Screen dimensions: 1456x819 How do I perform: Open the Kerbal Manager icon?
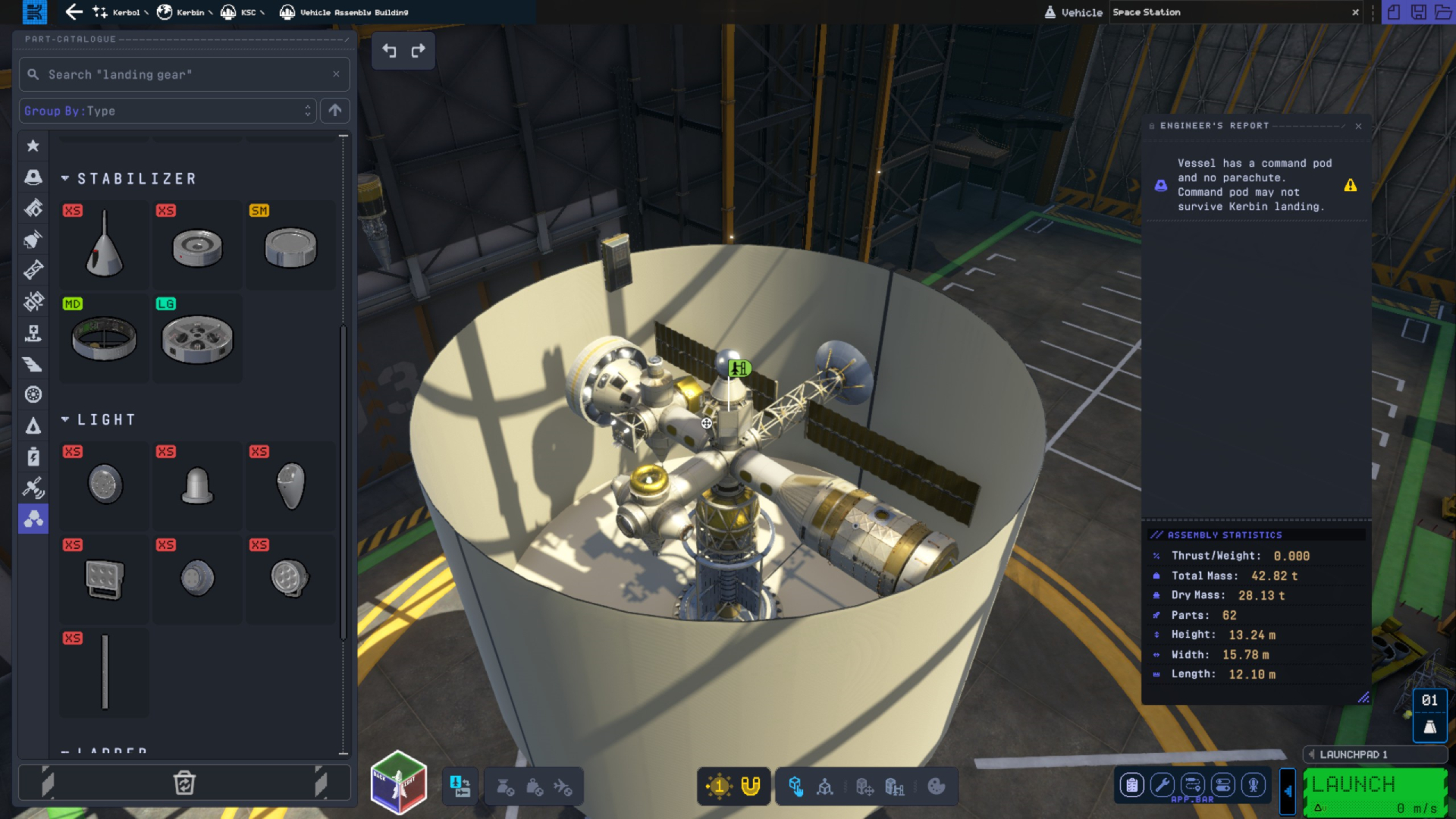(1252, 786)
